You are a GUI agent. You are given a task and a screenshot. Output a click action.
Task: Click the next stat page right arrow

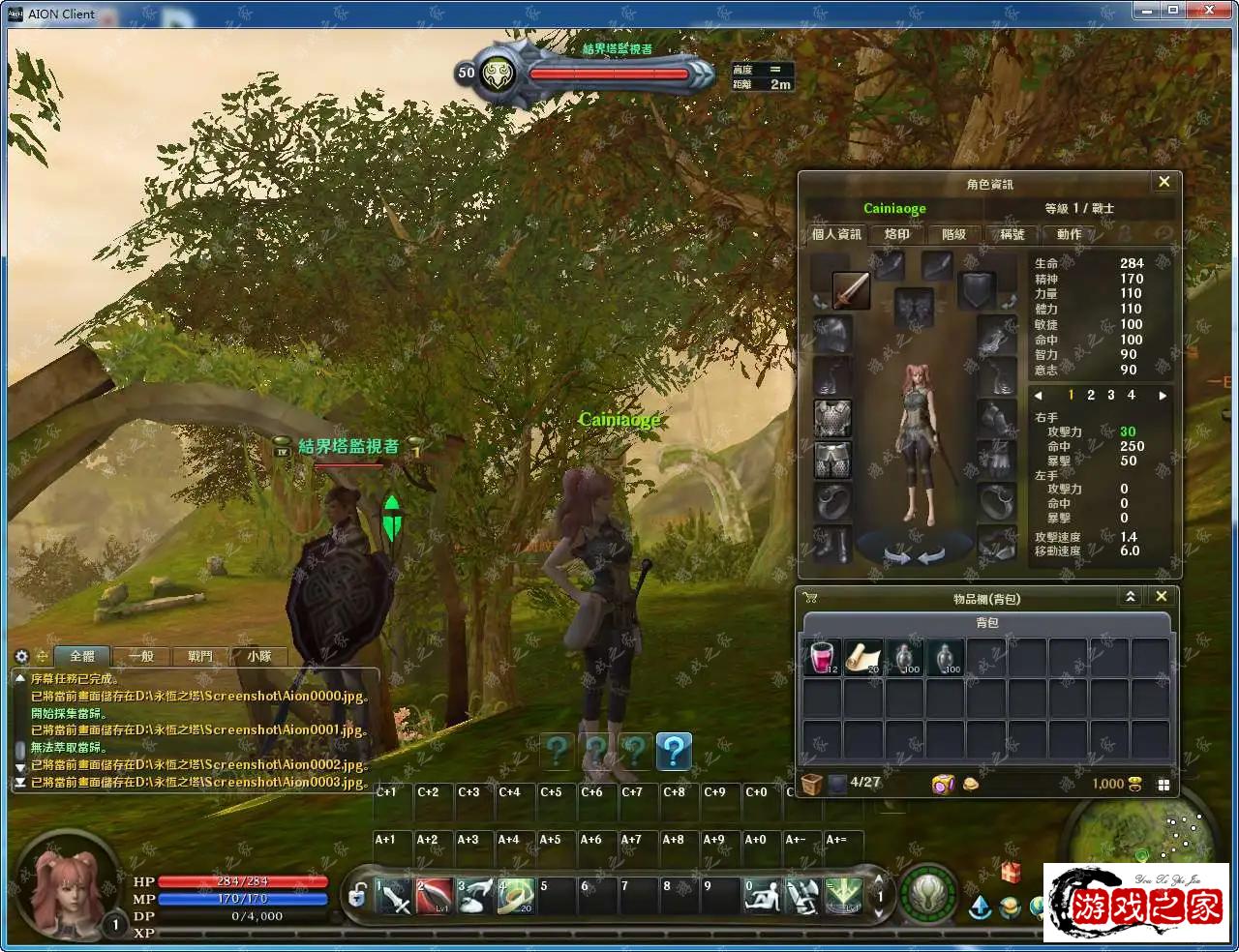pos(1163,395)
